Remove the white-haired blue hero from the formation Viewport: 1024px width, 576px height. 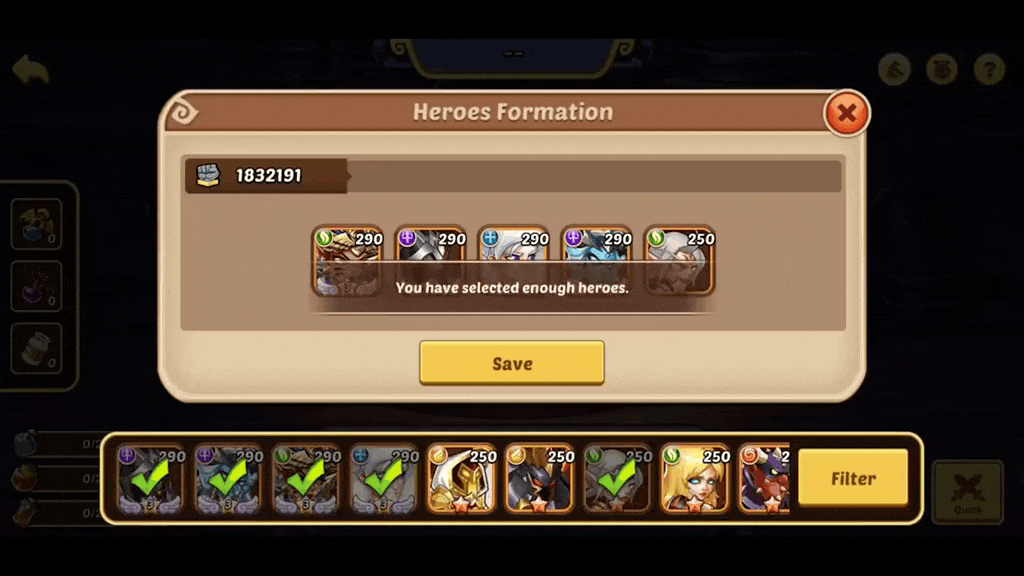(x=513, y=260)
